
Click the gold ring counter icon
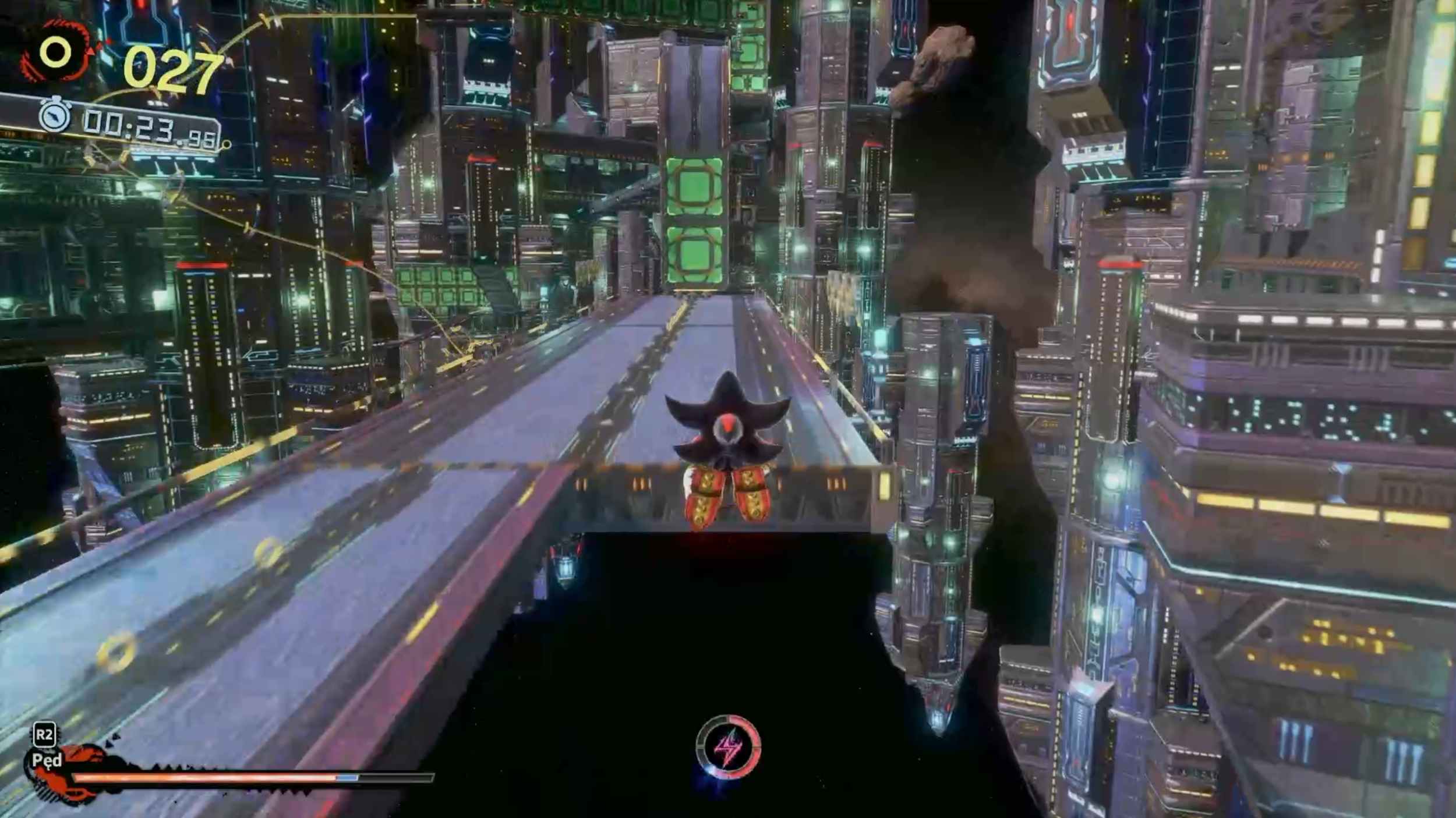pyautogui.click(x=56, y=54)
